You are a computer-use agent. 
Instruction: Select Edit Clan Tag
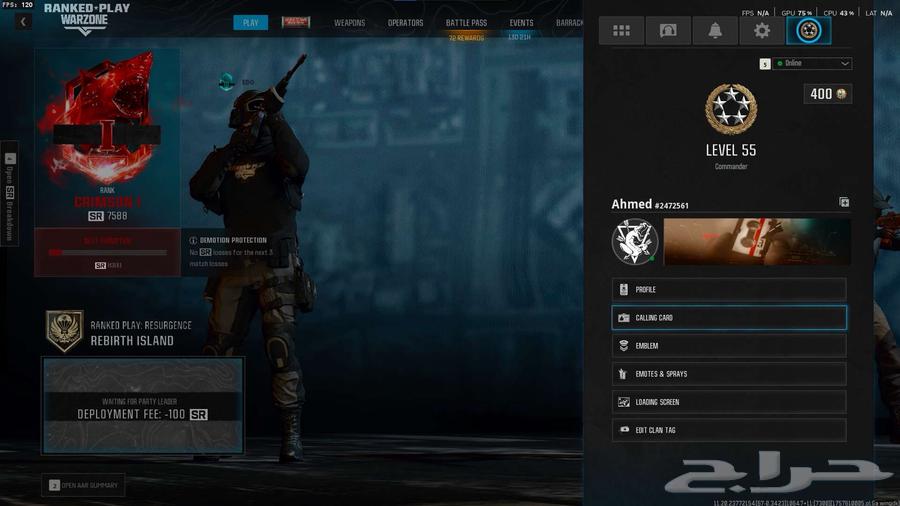pos(729,430)
